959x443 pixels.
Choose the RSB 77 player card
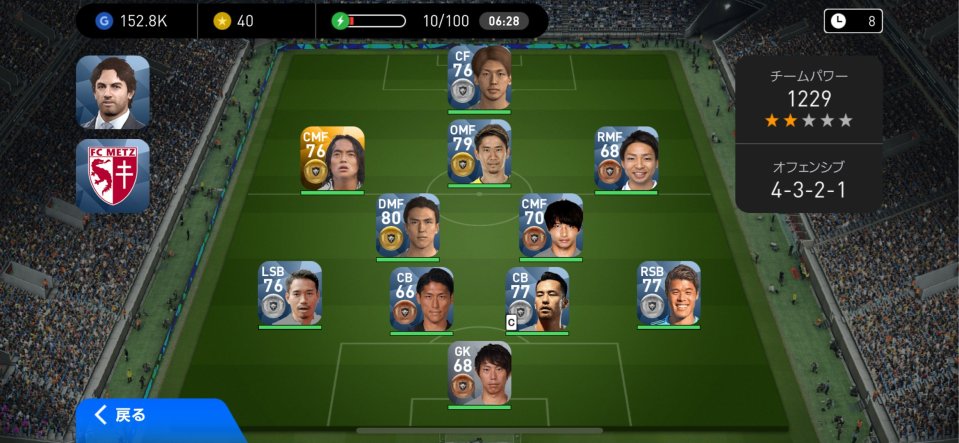tap(669, 293)
